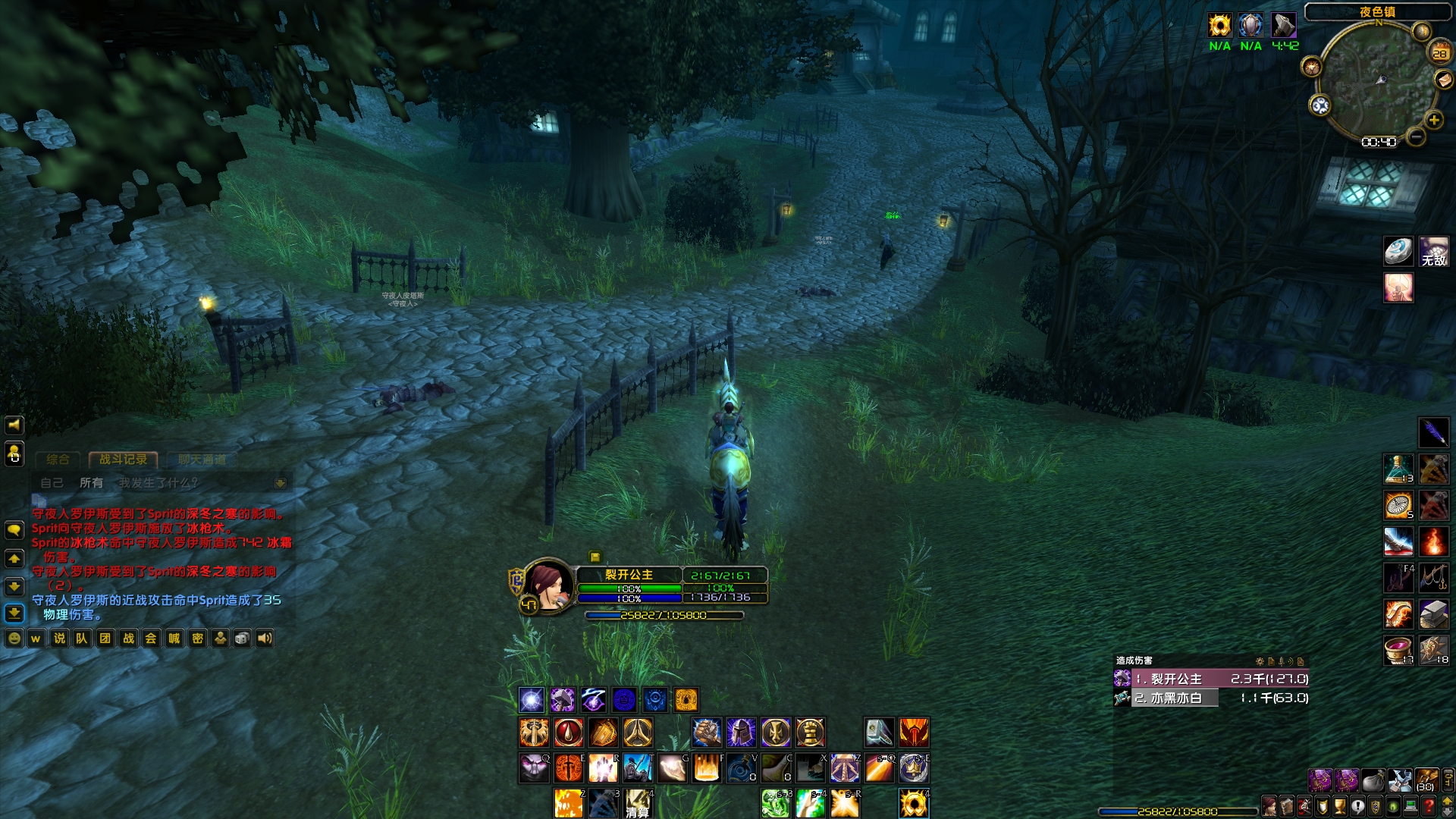Use the Hearthstone icon on the right

coord(1398,250)
